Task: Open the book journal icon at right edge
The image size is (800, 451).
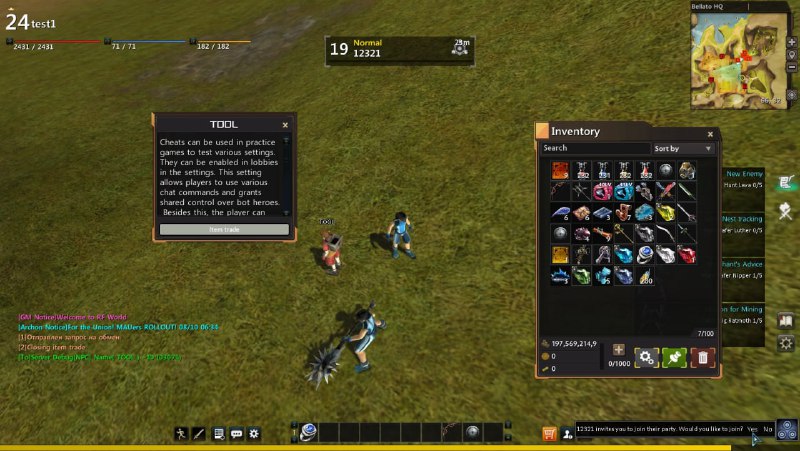Action: [x=787, y=321]
